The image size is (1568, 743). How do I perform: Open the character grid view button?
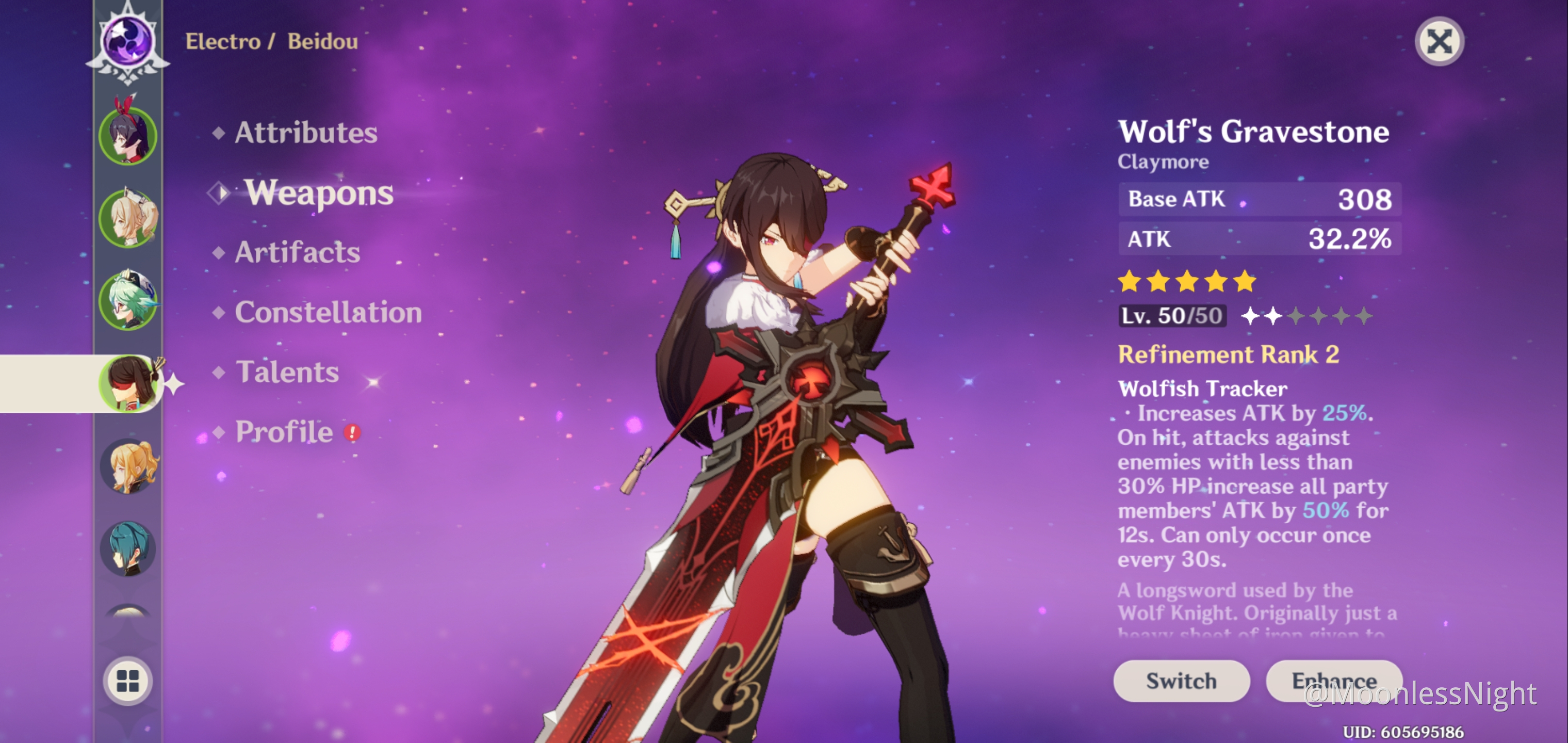[128, 681]
